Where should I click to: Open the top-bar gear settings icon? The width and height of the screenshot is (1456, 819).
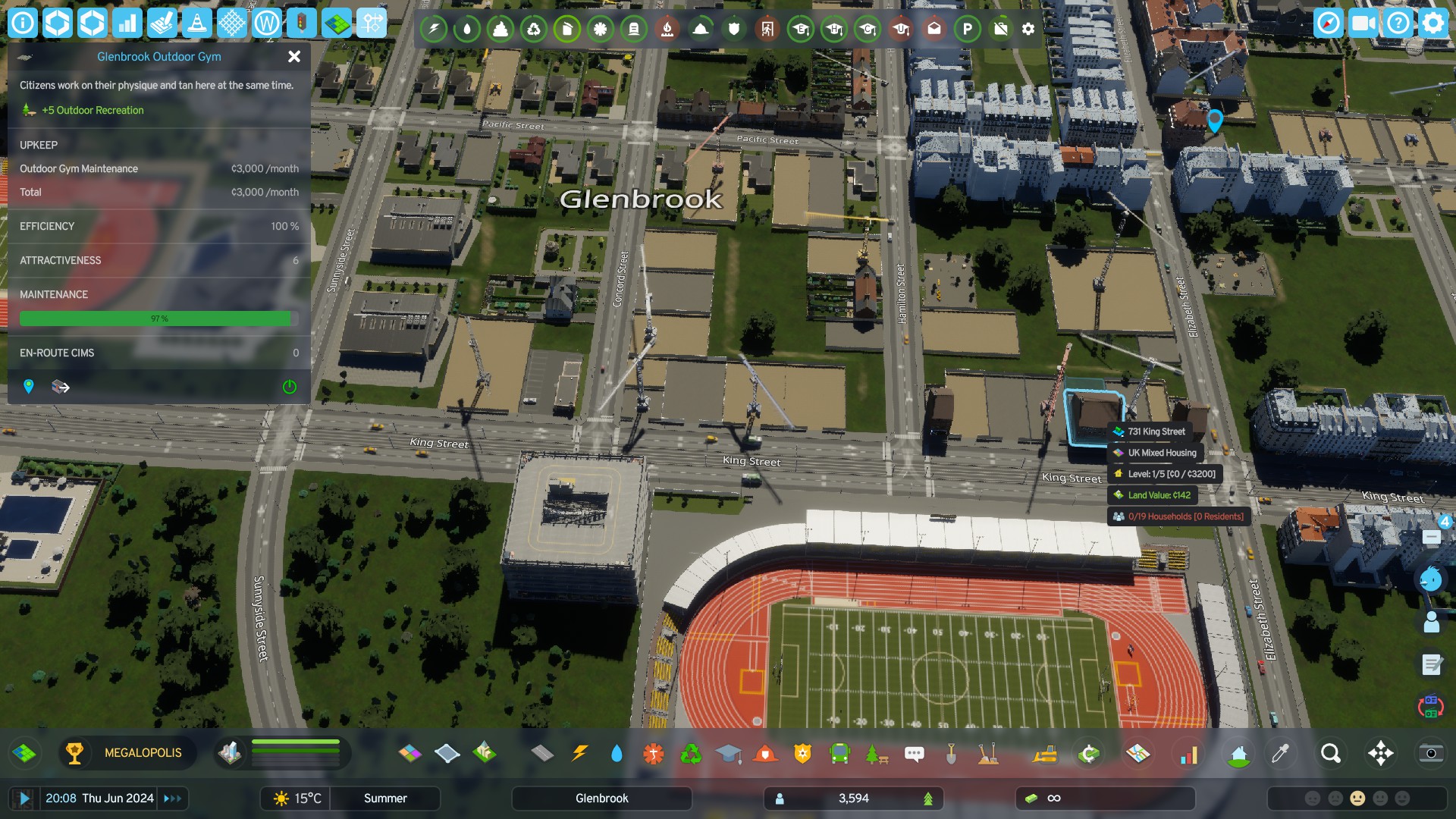1028,29
